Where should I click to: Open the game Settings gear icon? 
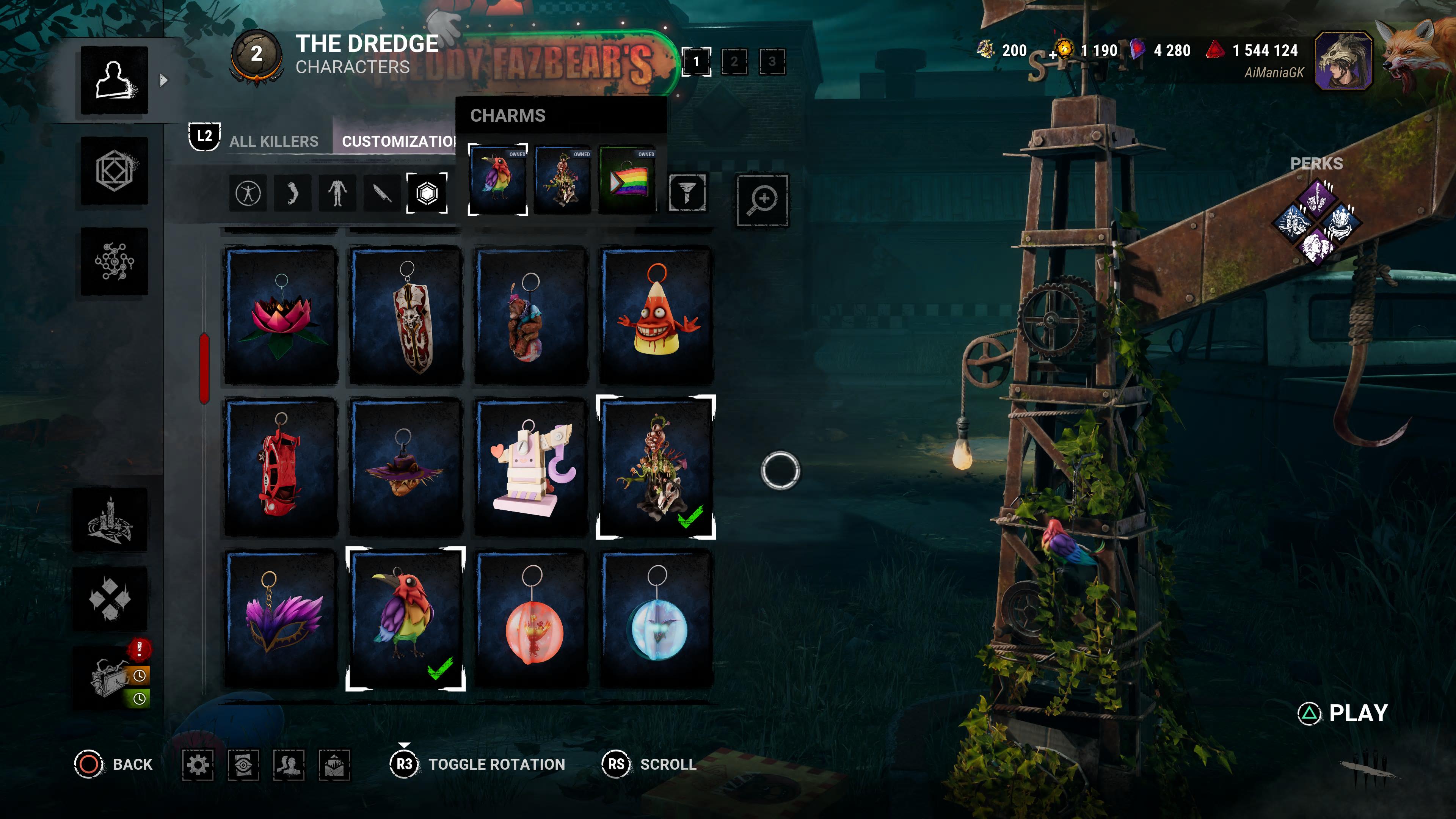click(198, 764)
